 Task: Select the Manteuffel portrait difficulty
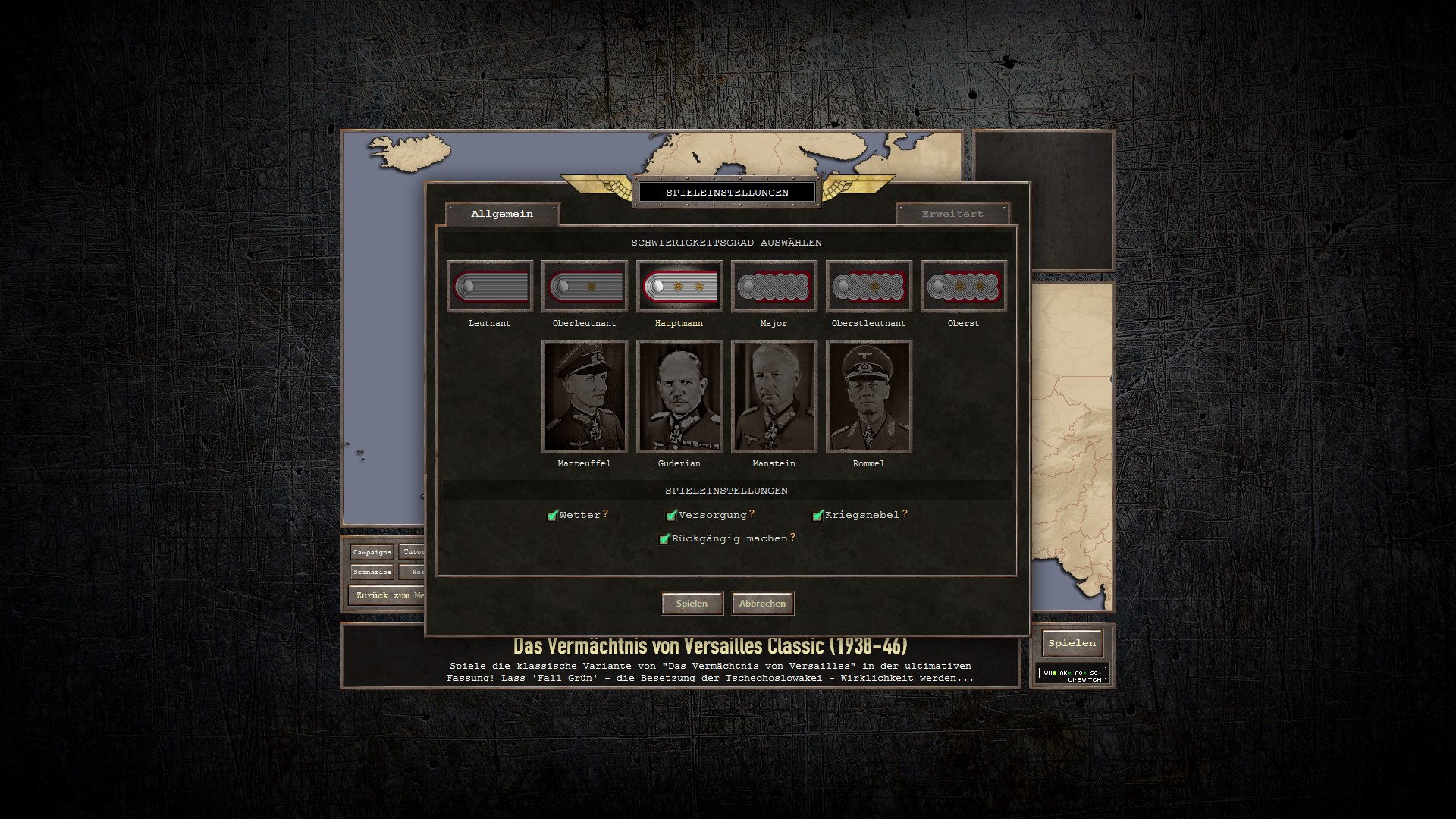coord(584,396)
